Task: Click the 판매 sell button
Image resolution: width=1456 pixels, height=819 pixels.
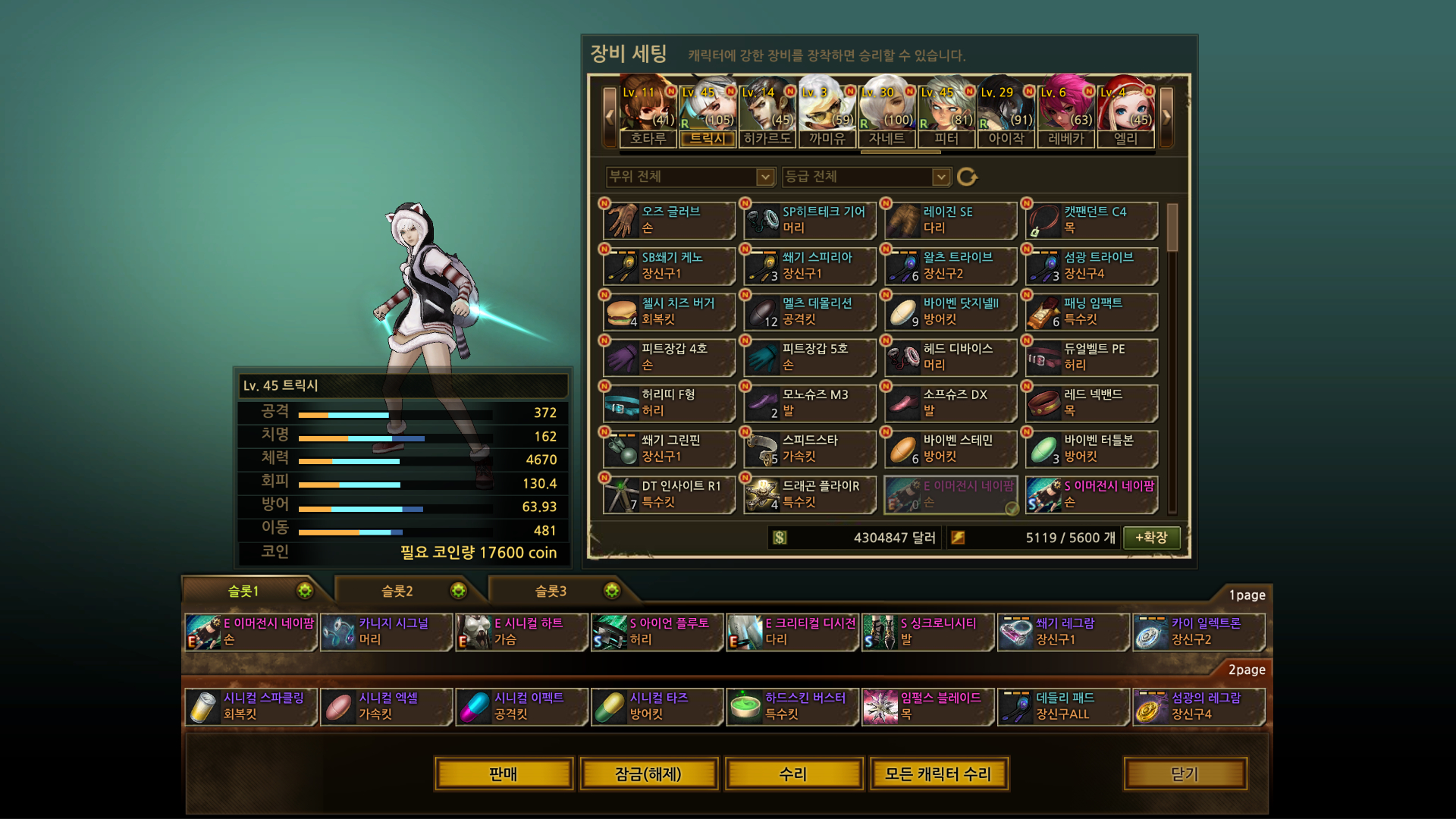Action: (504, 773)
